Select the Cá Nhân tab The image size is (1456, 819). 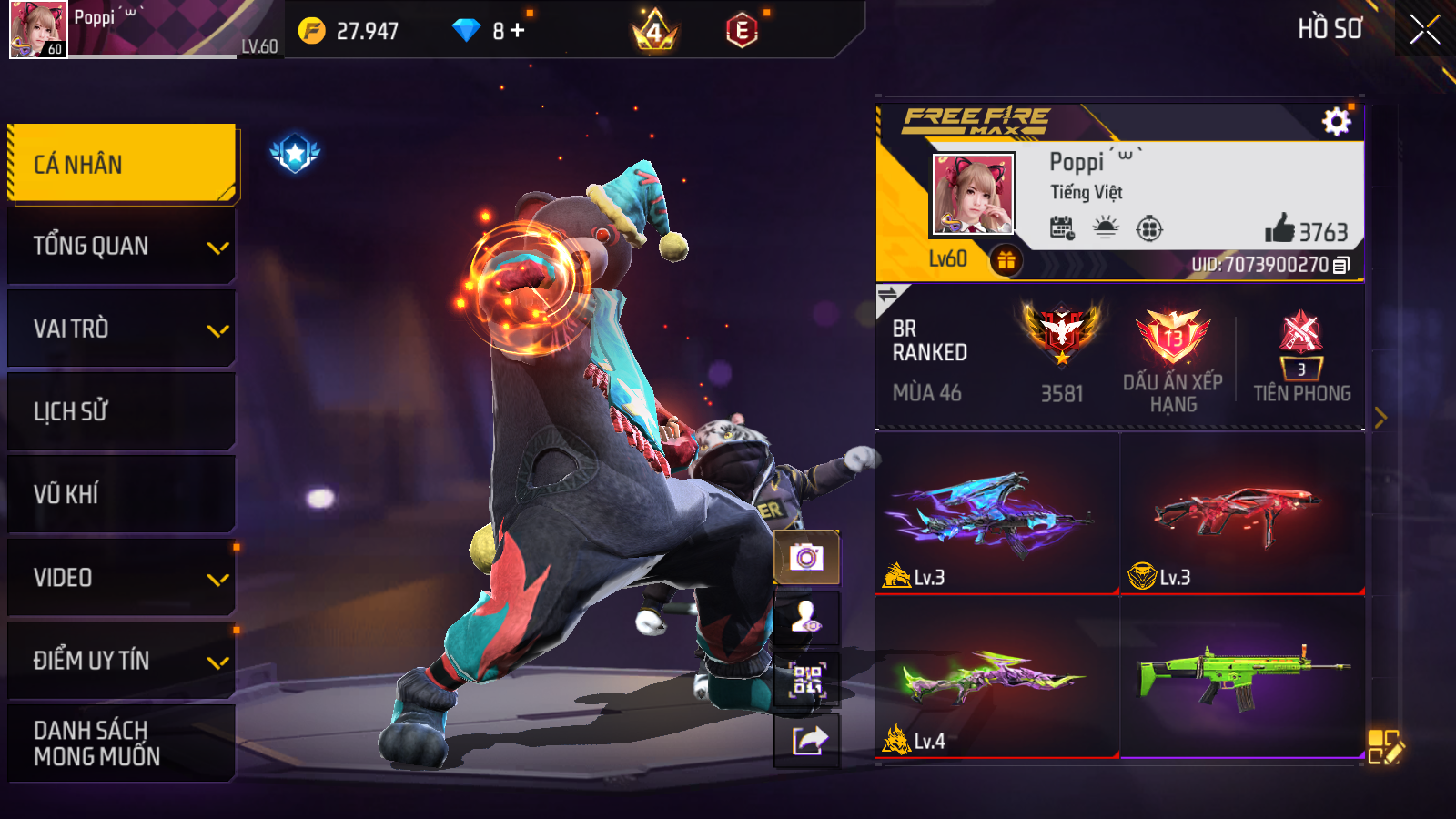(122, 164)
